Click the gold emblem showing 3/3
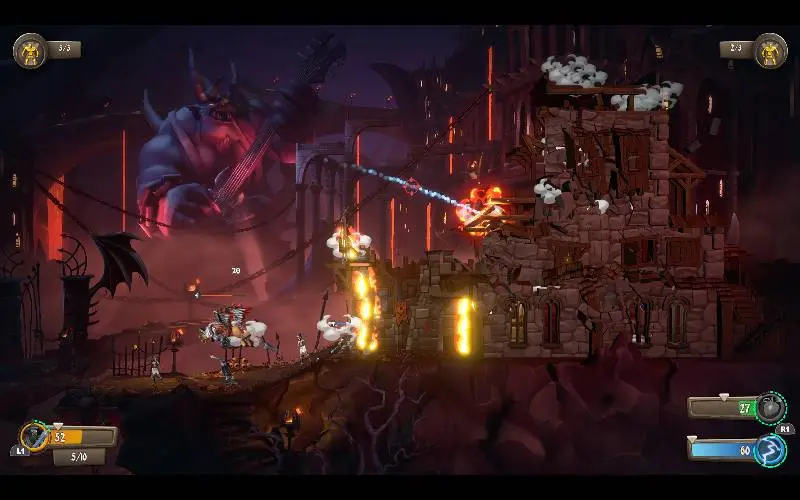 (30, 49)
